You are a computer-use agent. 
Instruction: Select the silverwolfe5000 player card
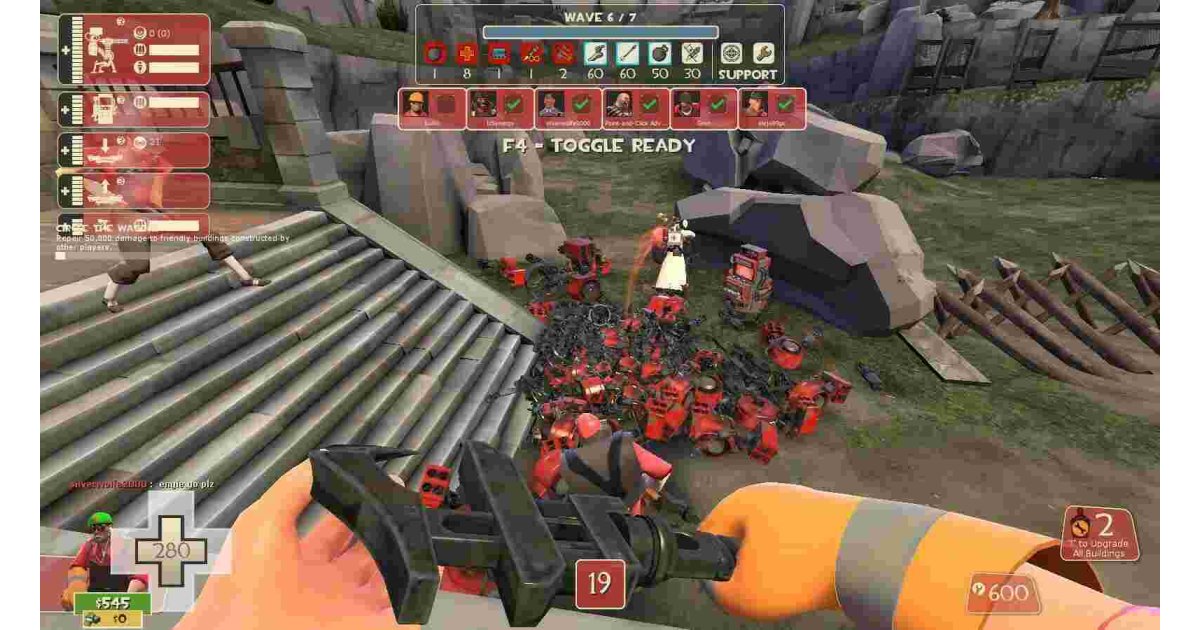[x=567, y=109]
